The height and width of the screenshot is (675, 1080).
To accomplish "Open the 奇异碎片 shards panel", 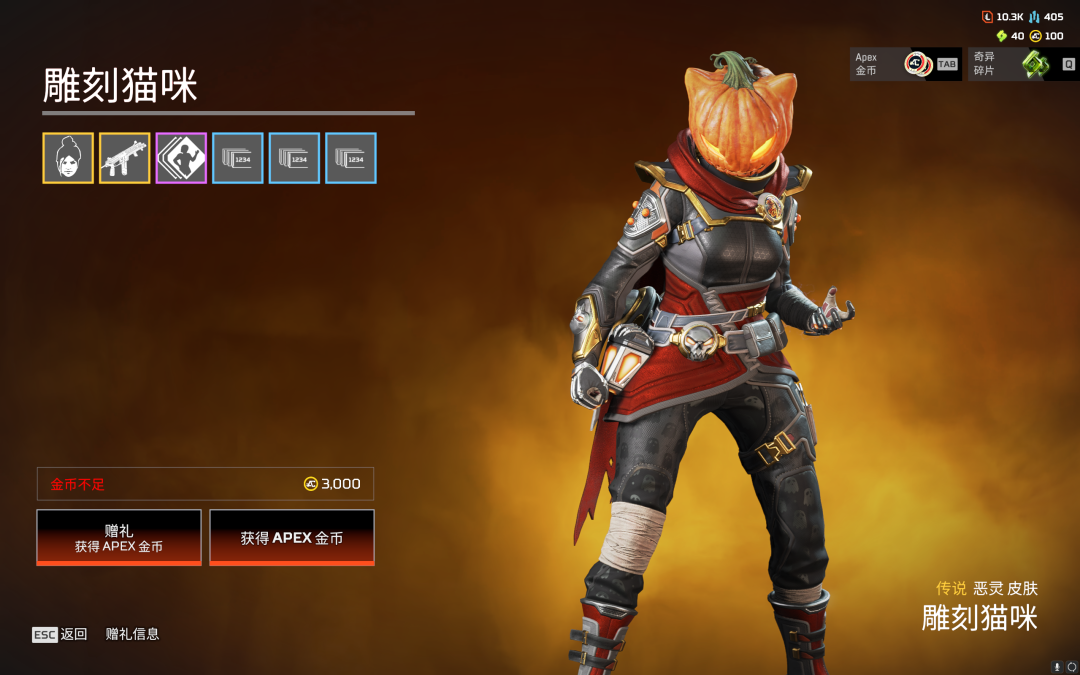I will pos(1022,65).
